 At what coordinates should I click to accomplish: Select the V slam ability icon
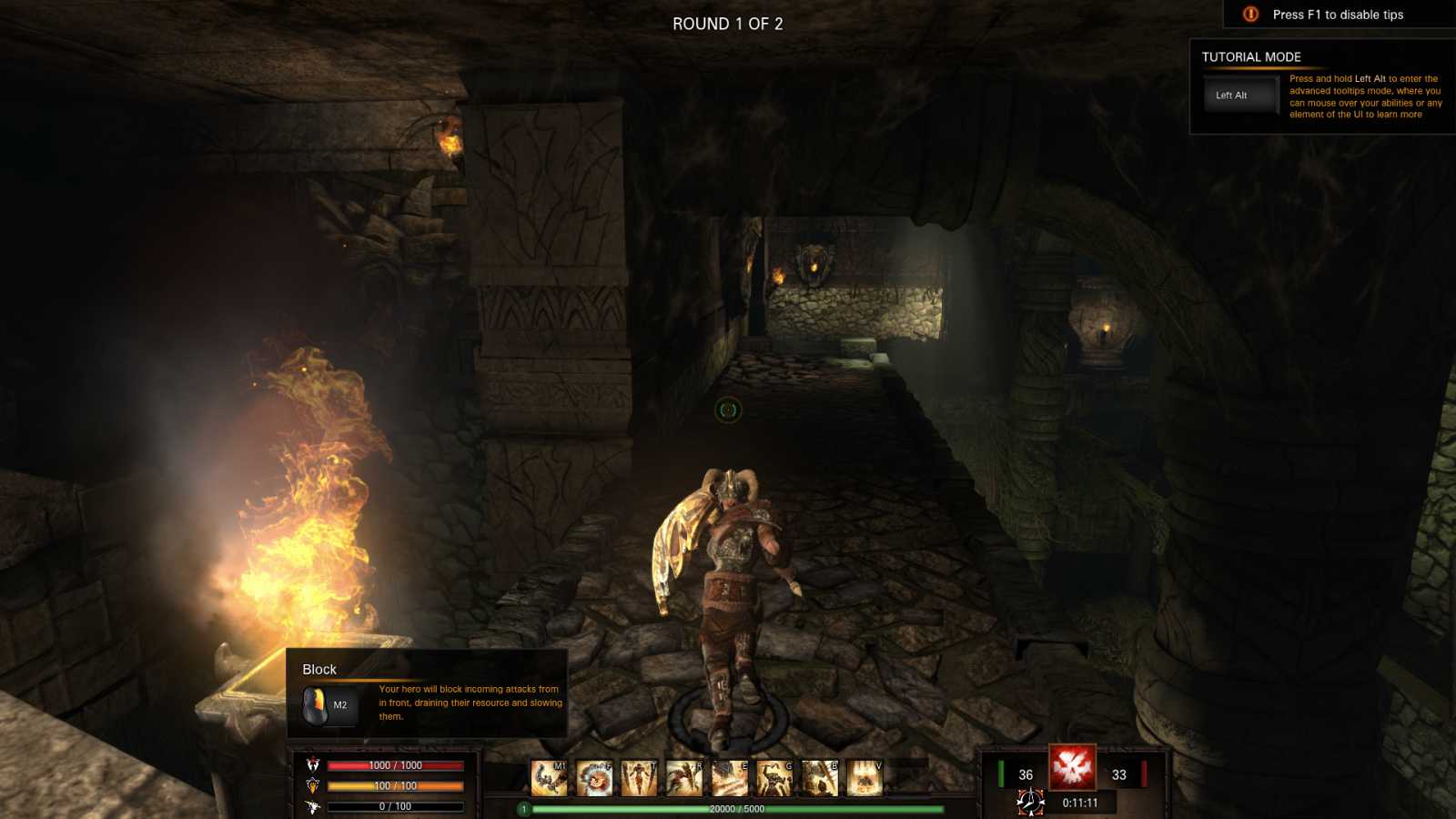tap(863, 776)
